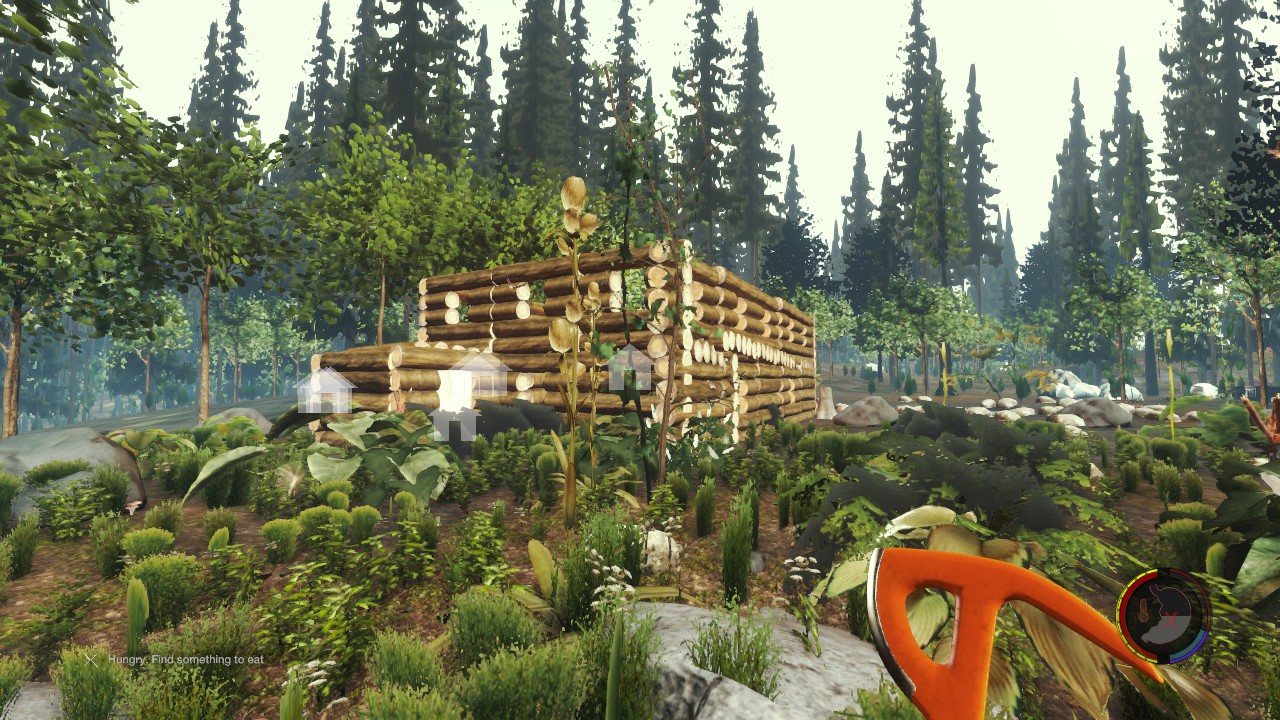This screenshot has width=1280, height=720.
Task: Click the crossed icon beside the hungry notice
Action: tap(91, 659)
